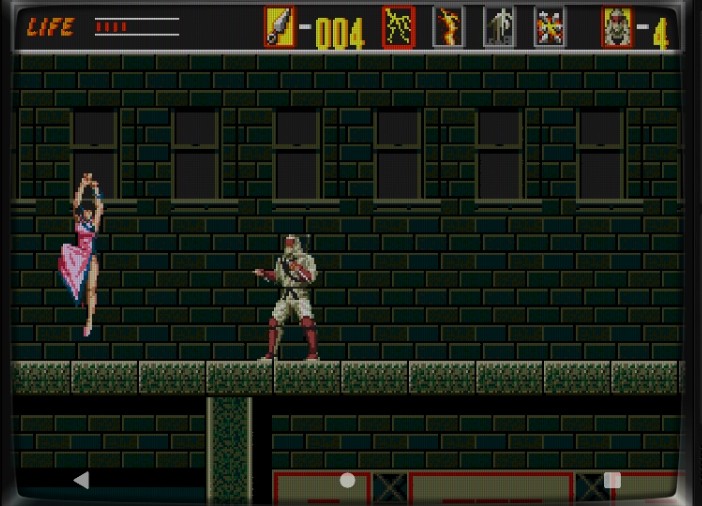Choose the fire dragon ninjutsu icon

(448, 27)
